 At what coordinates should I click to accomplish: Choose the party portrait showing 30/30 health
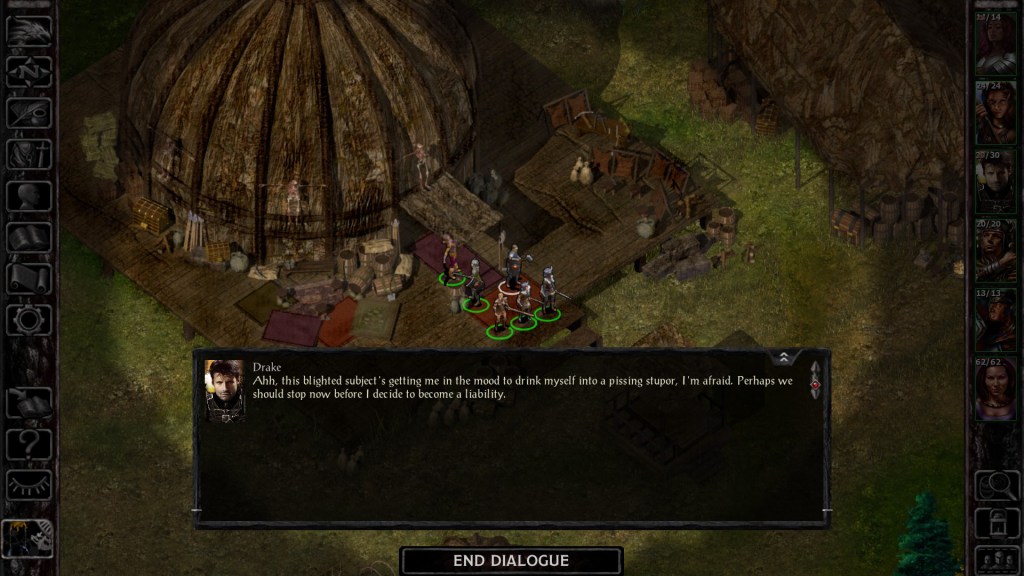click(996, 182)
